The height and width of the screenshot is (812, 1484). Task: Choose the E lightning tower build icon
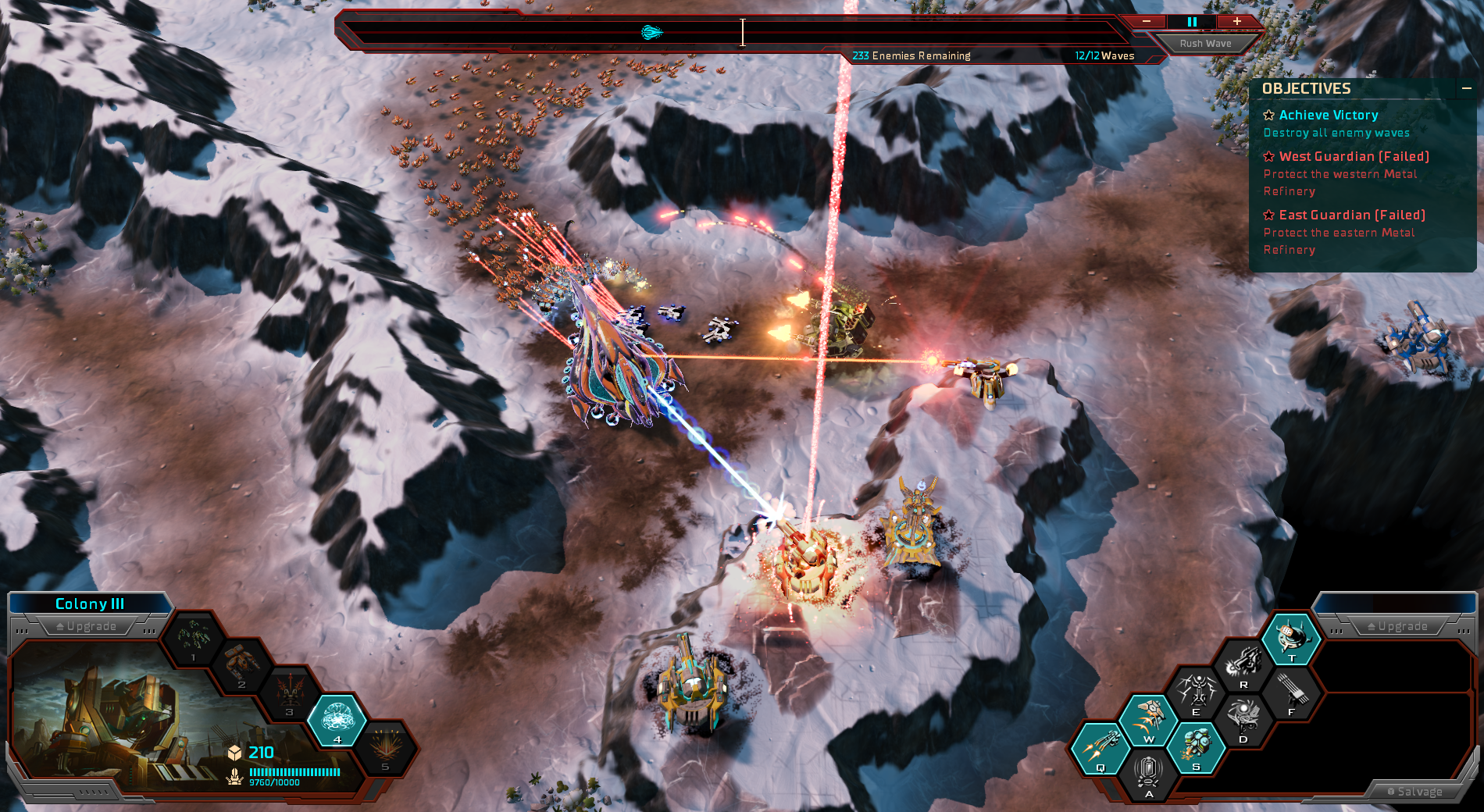(x=1196, y=693)
